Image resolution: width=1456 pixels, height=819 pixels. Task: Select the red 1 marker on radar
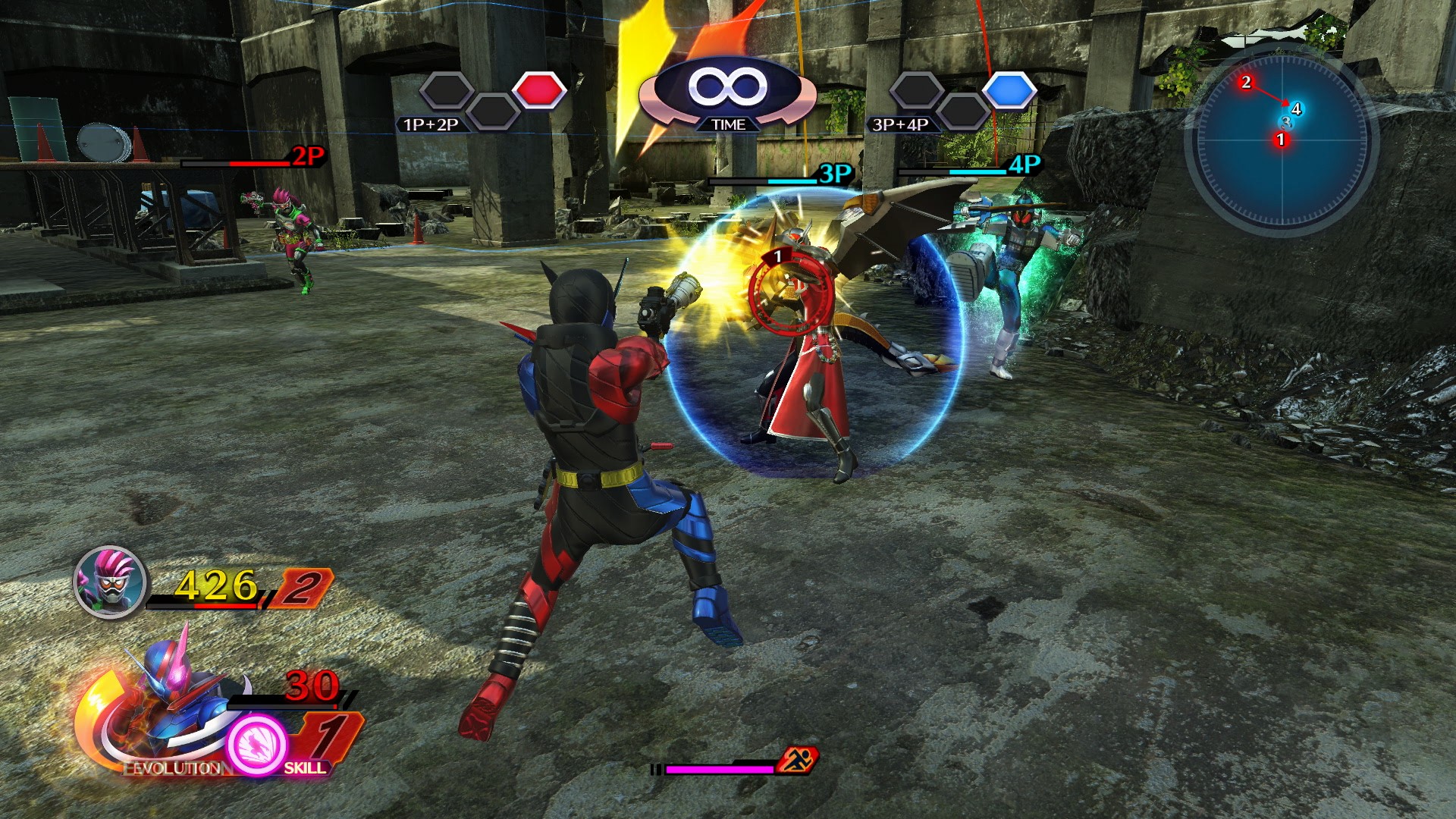(x=1281, y=140)
